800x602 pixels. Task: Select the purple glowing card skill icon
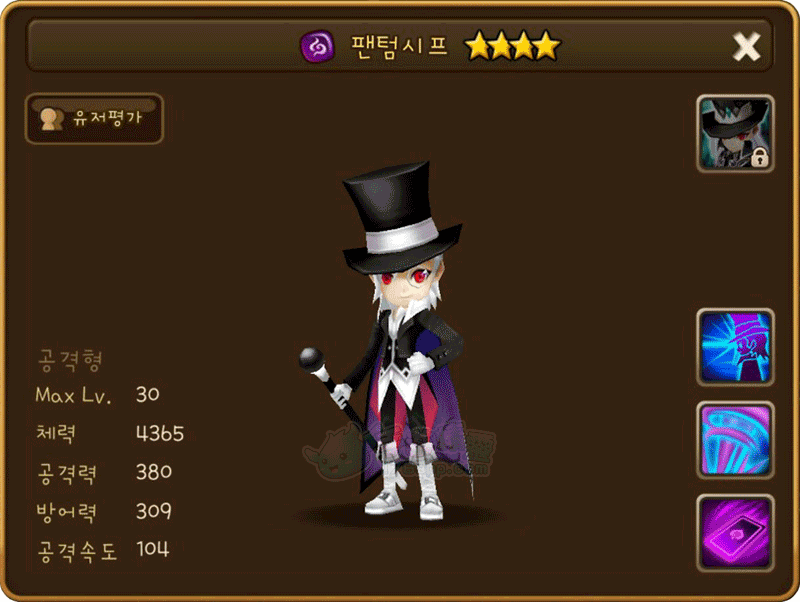click(x=735, y=533)
